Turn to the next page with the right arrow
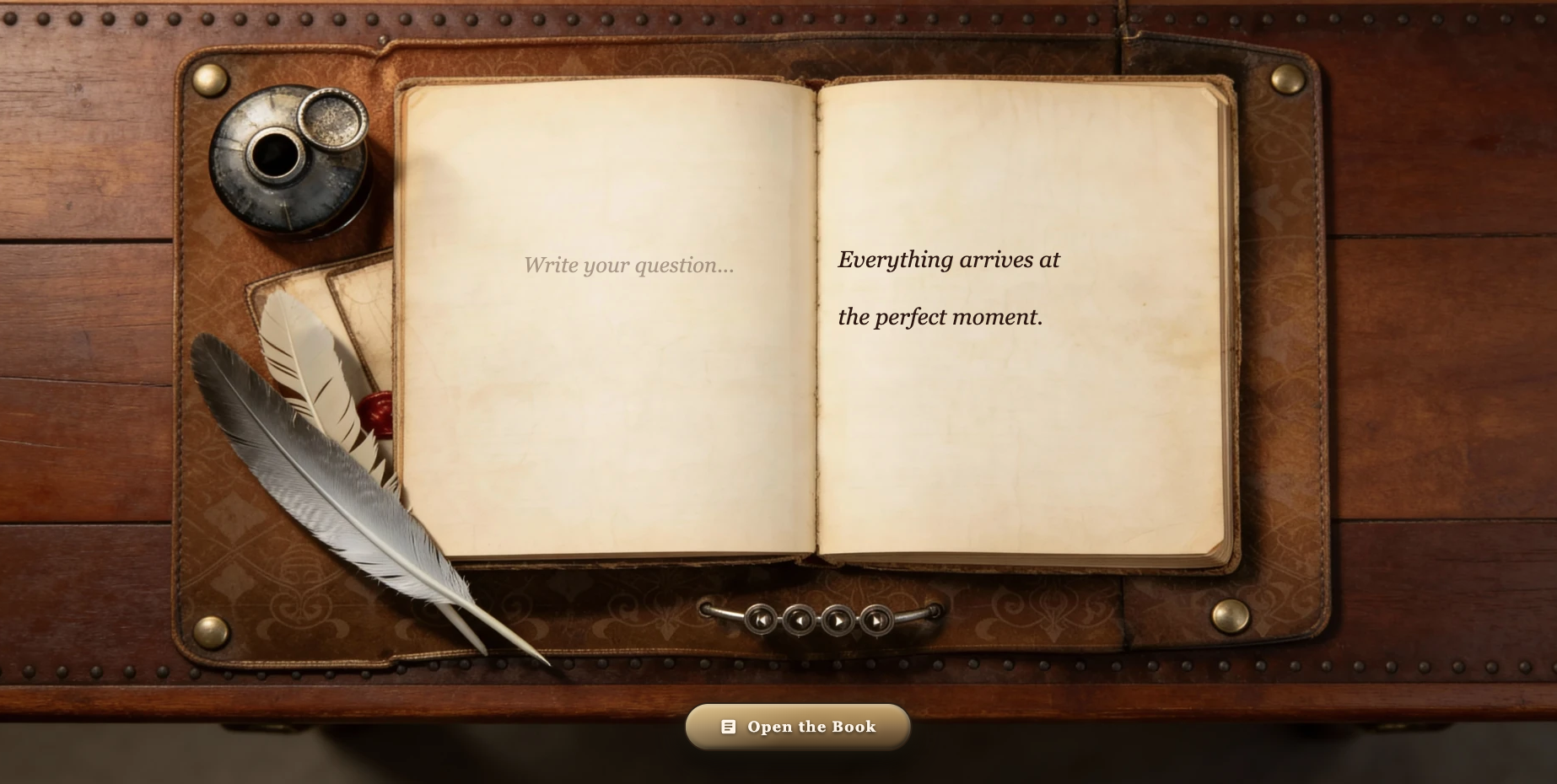 (838, 620)
